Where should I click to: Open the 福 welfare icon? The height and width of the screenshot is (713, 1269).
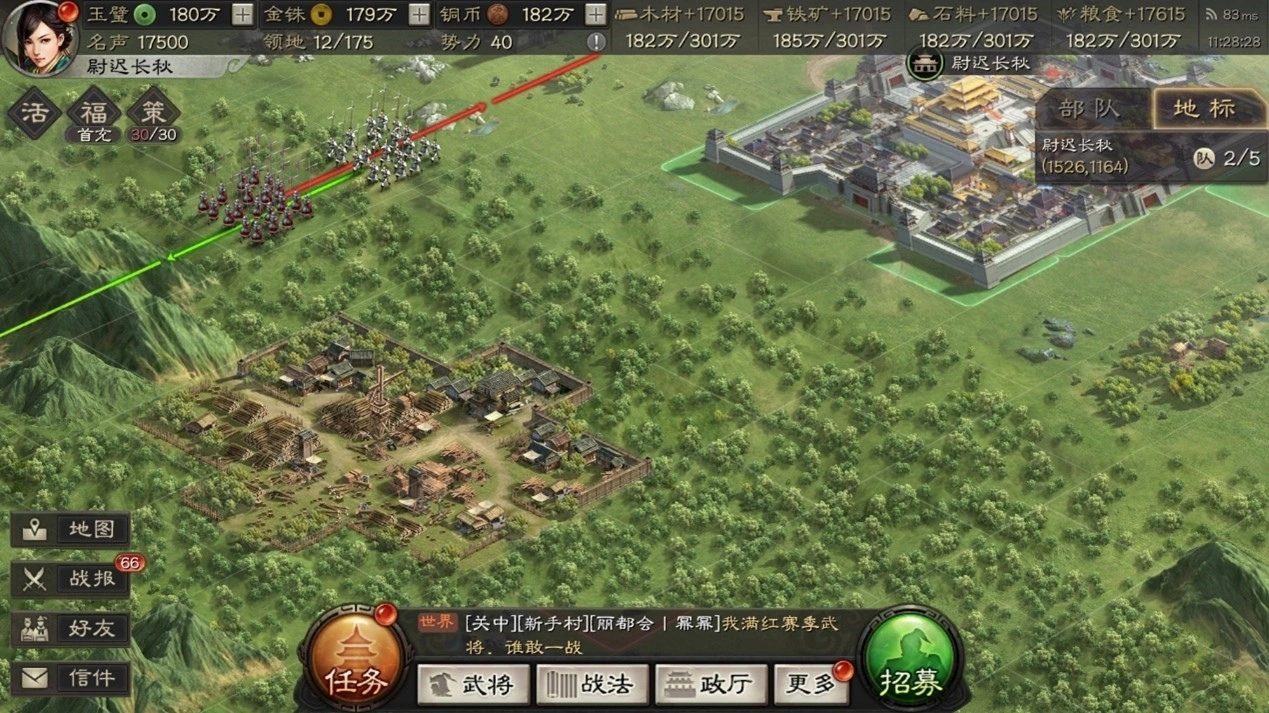click(x=93, y=111)
